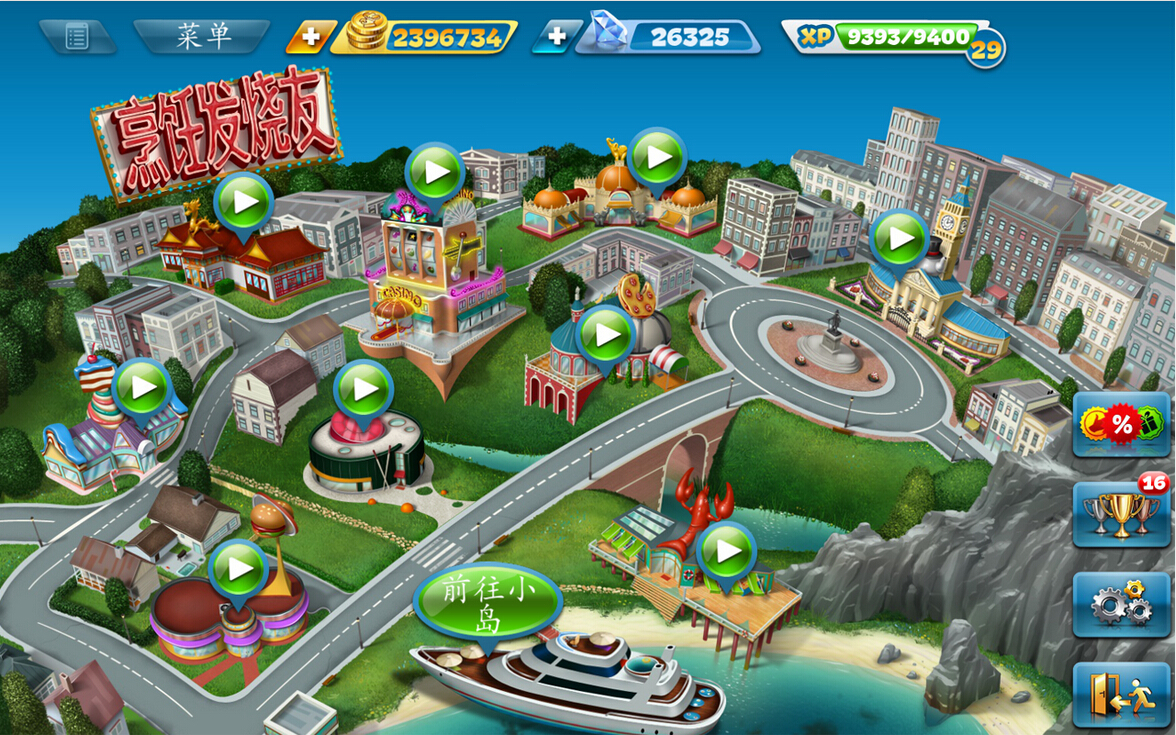1176x735 pixels.
Task: Open the trophies achievements button
Action: (1121, 515)
